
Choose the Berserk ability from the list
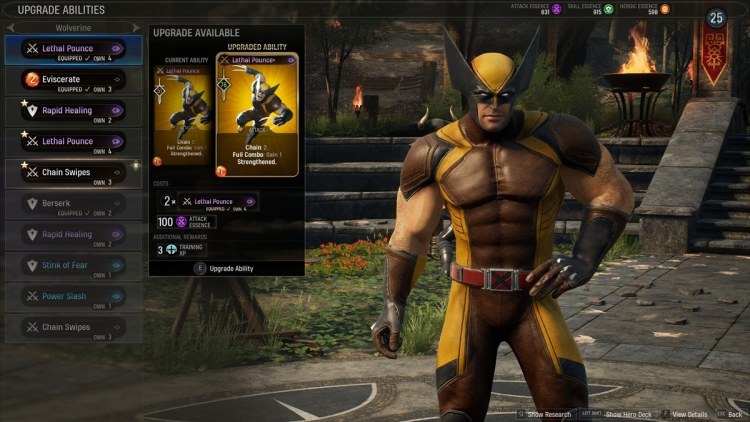(72, 204)
